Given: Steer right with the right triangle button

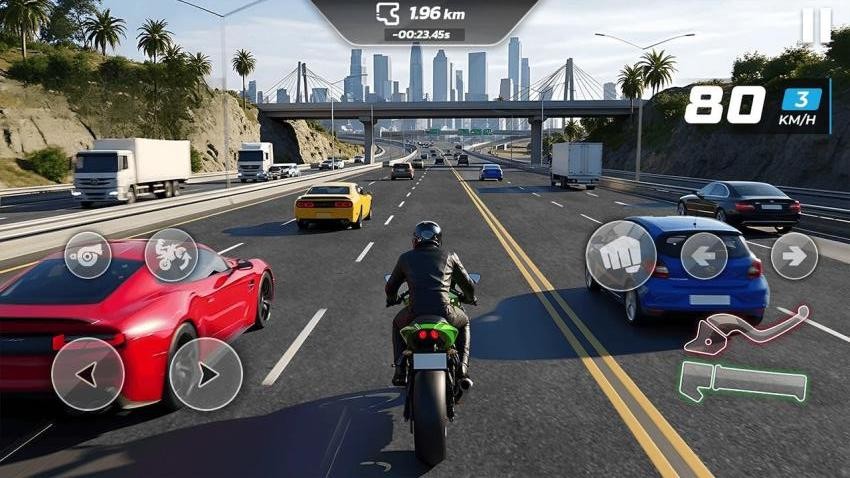Looking at the screenshot, I should [x=205, y=374].
